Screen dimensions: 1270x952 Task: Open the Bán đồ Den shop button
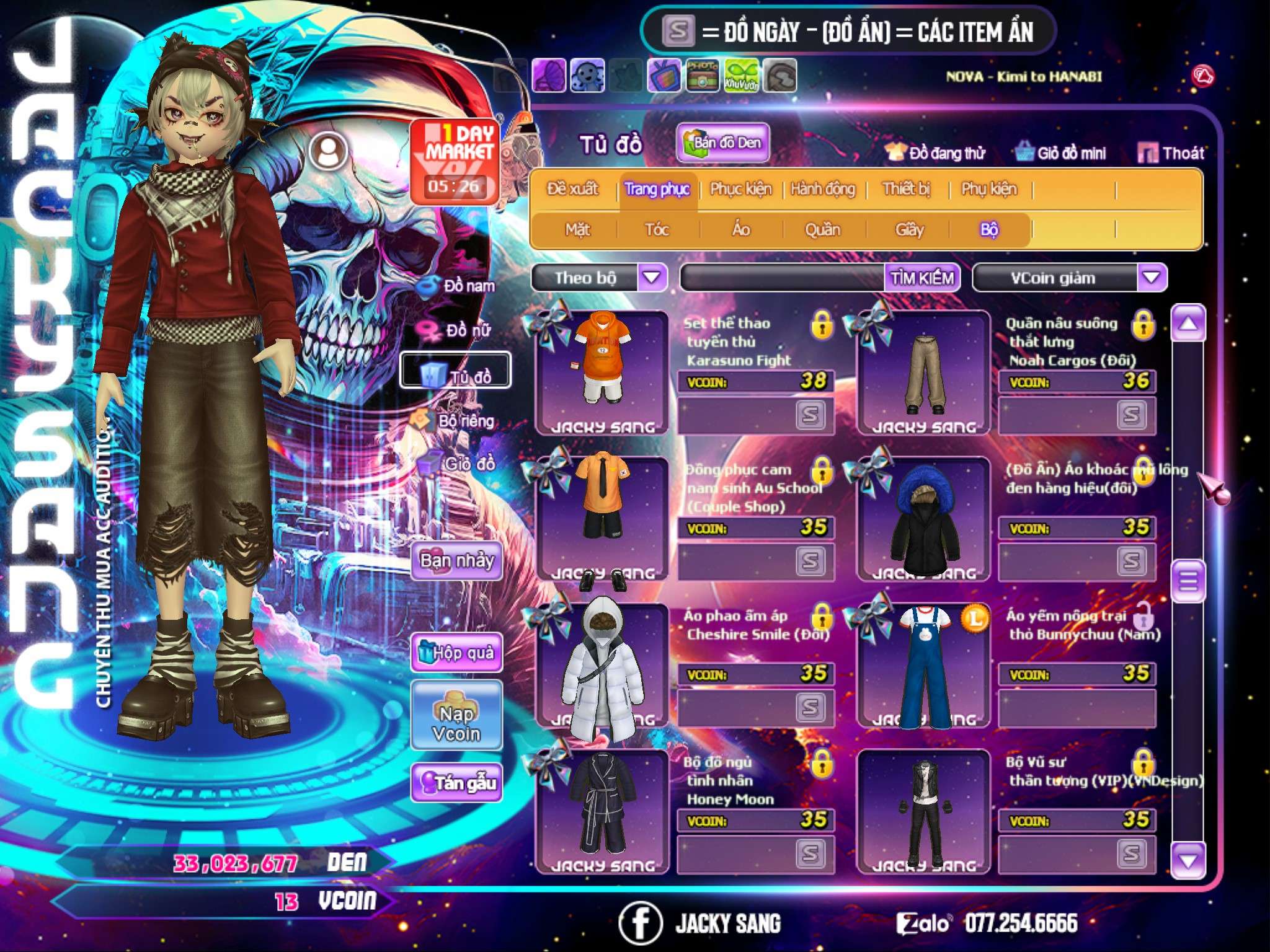pos(722,143)
